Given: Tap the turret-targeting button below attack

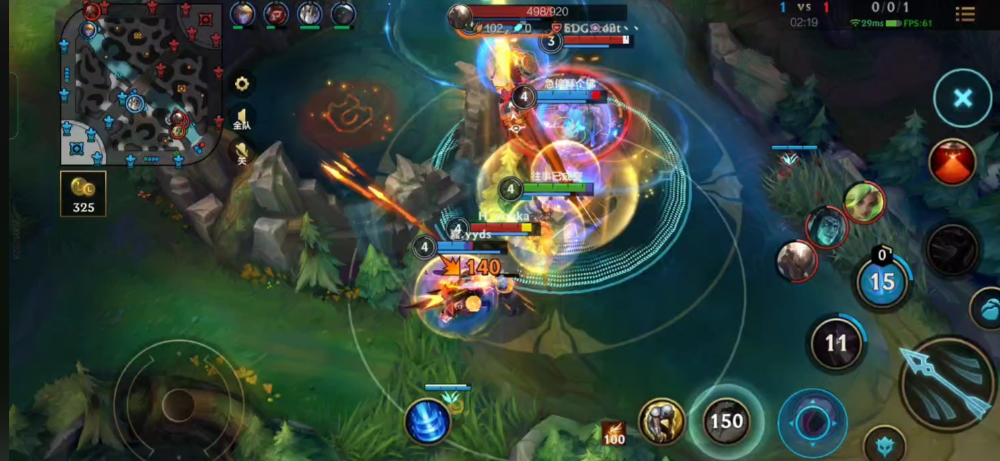Looking at the screenshot, I should pyautogui.click(x=884, y=444).
